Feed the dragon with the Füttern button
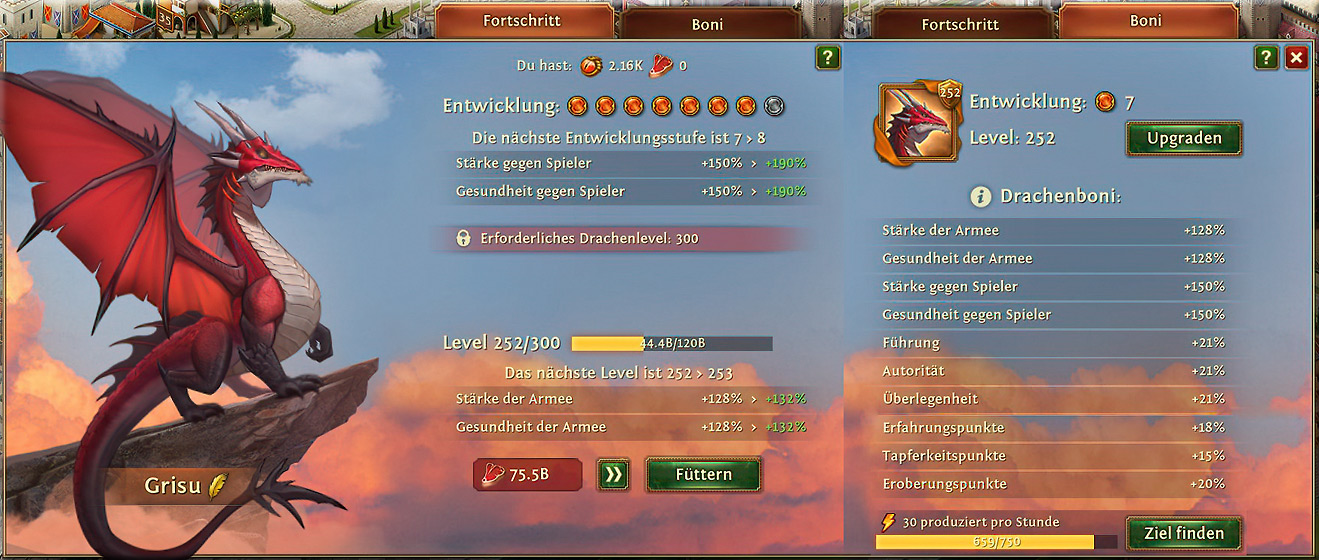The image size is (1319, 560). tap(703, 475)
